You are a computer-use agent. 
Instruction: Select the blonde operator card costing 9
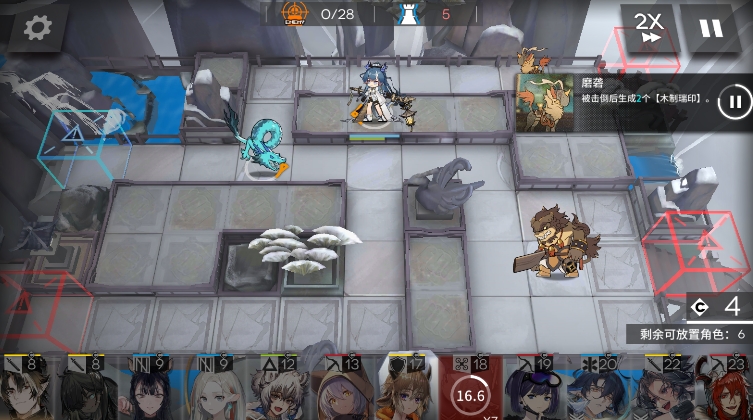217,390
